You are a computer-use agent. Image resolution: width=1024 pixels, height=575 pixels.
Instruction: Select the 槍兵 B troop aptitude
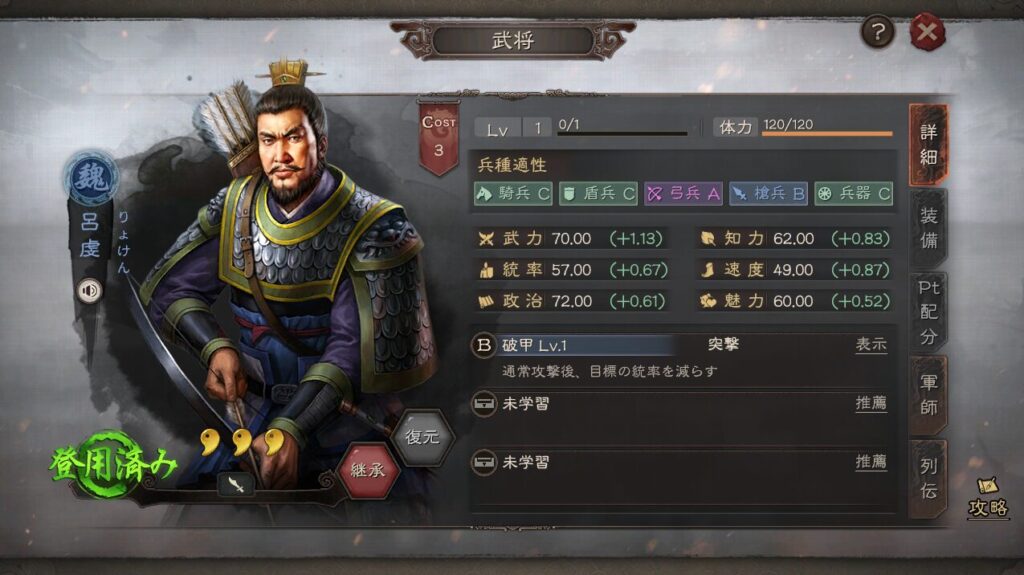click(768, 194)
